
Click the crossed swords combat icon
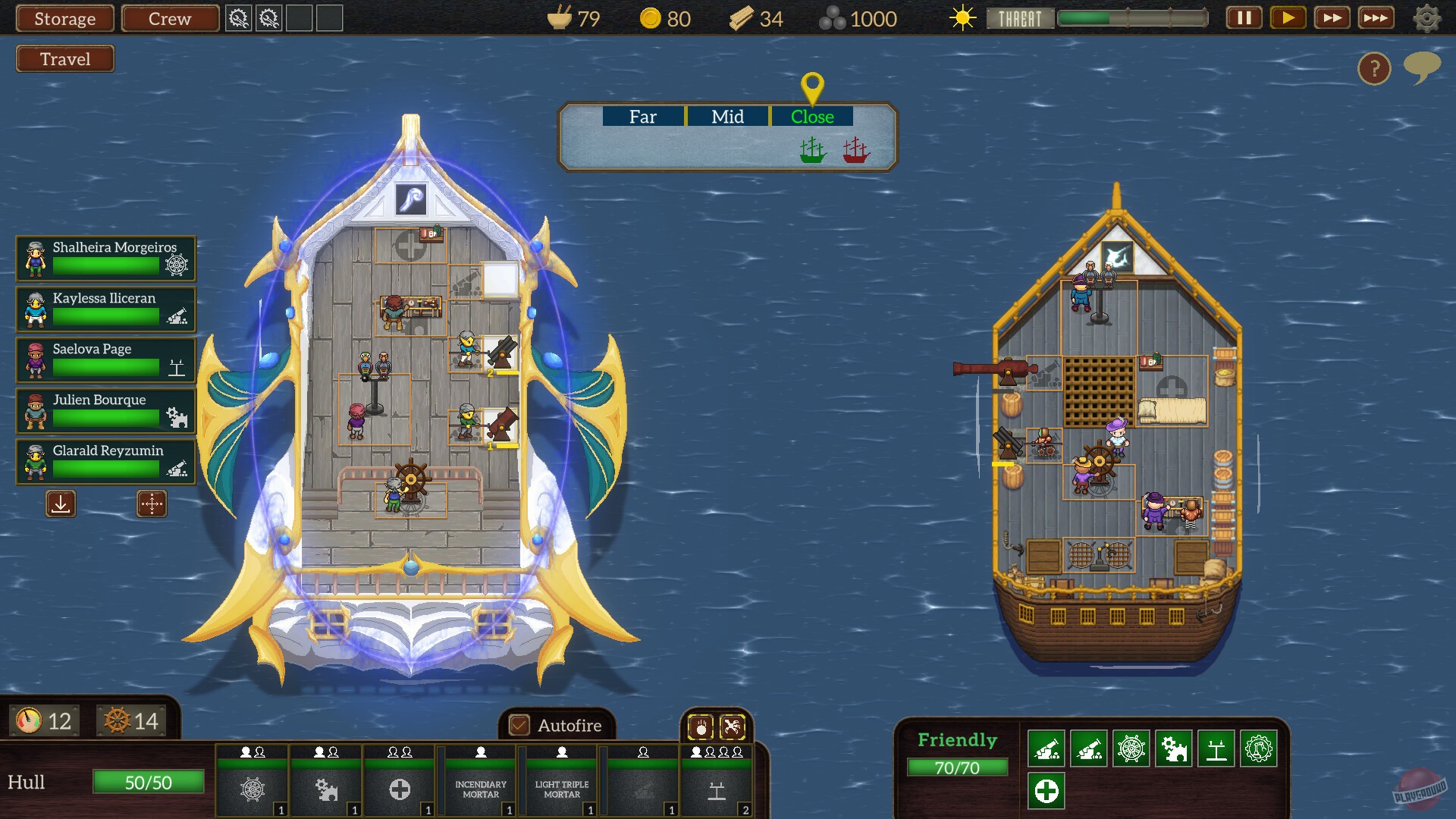coord(732,726)
